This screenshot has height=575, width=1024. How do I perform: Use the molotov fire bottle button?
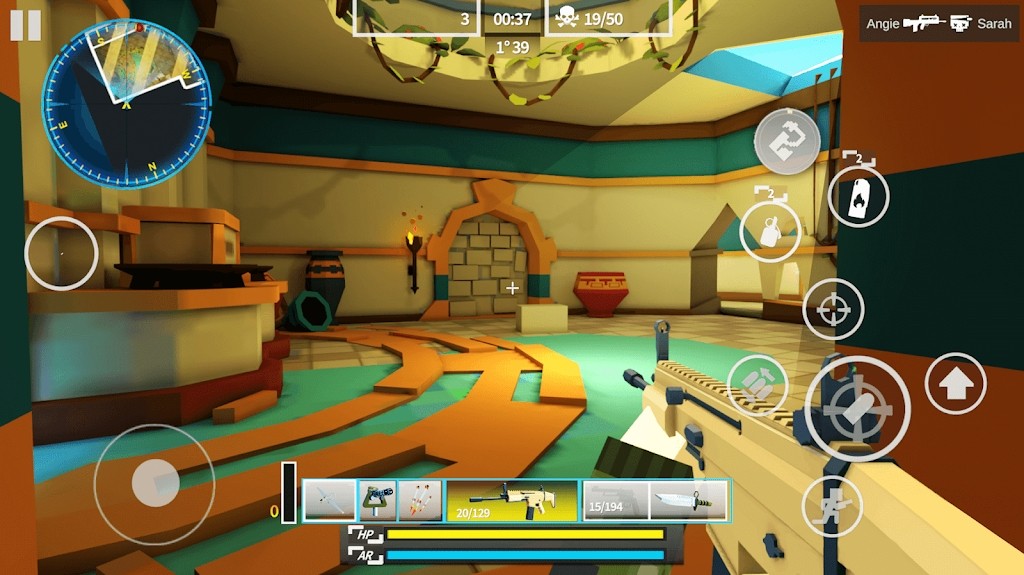[x=858, y=196]
